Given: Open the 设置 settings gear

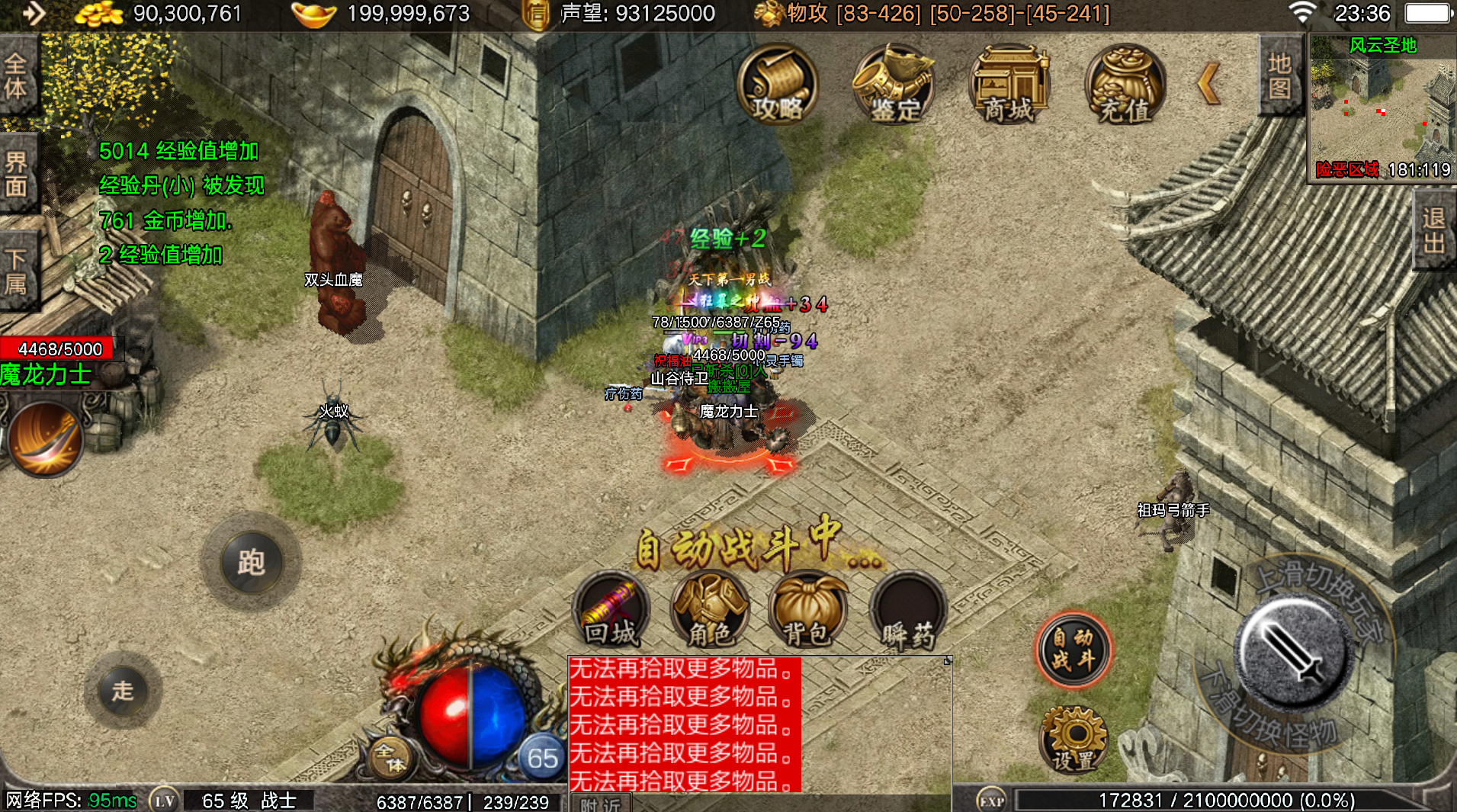Looking at the screenshot, I should tap(1073, 740).
